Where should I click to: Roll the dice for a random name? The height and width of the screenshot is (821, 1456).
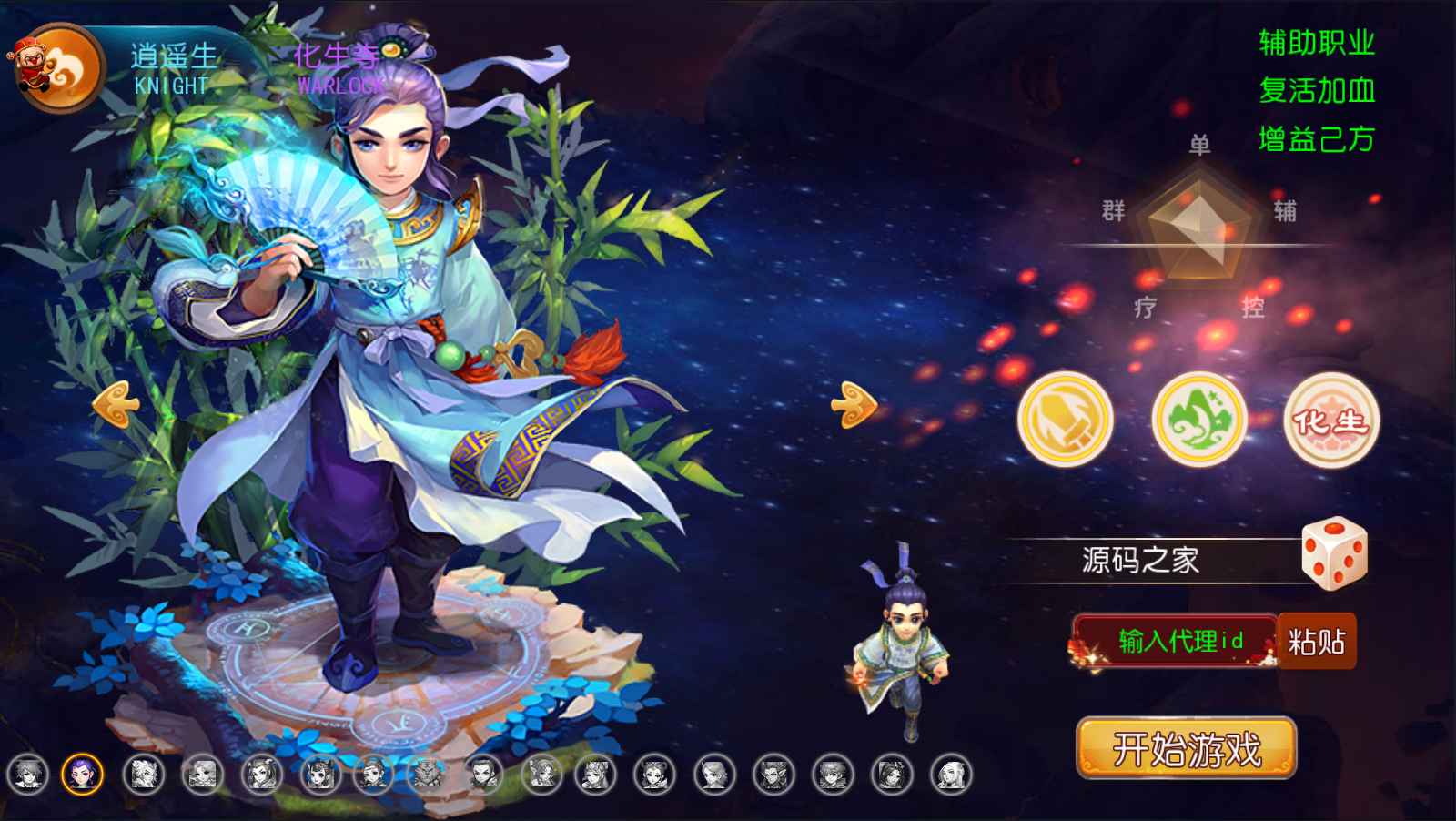[x=1333, y=553]
